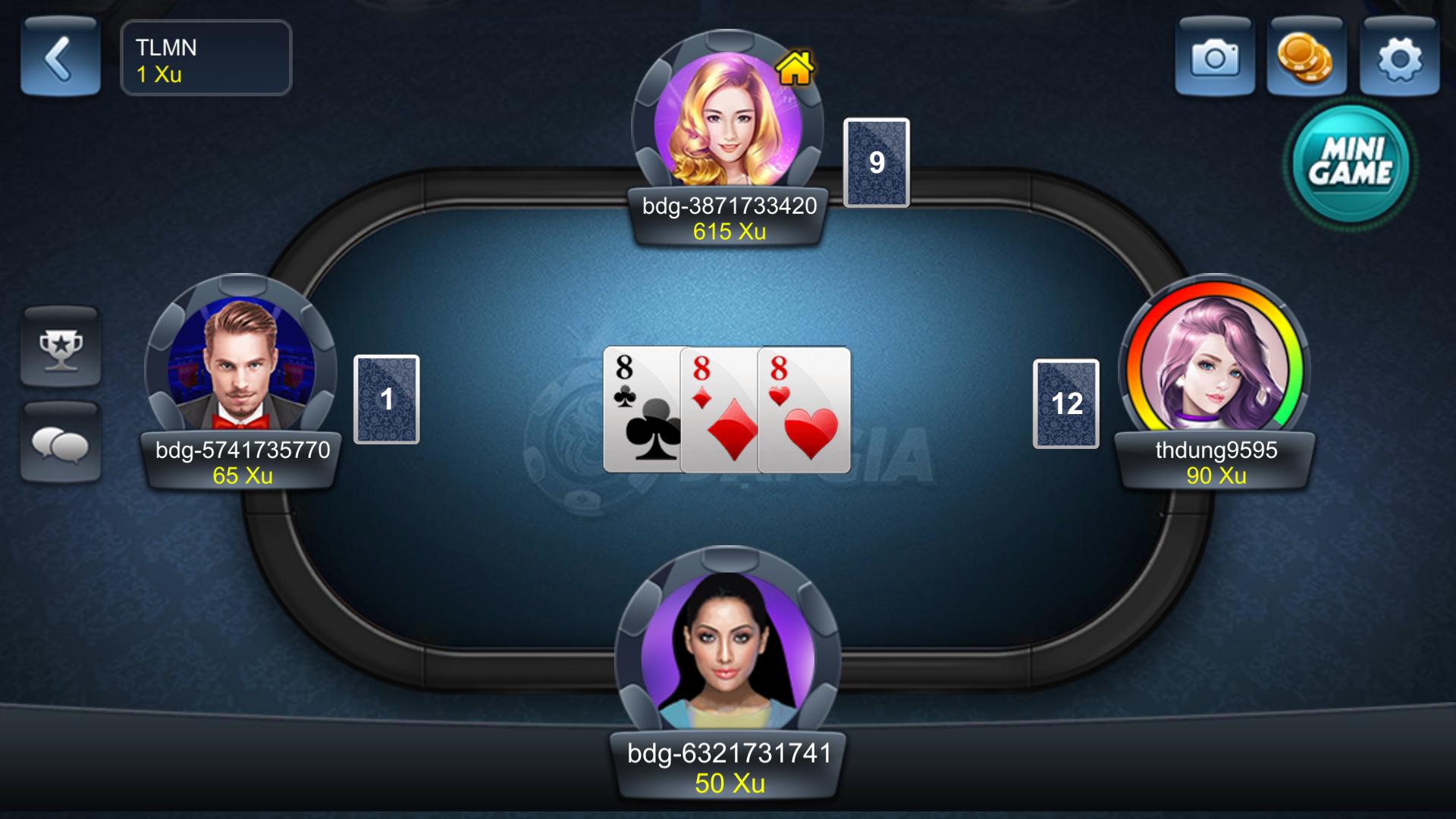Click the card stack showing 9 cards
1456x819 pixels.
click(x=876, y=161)
